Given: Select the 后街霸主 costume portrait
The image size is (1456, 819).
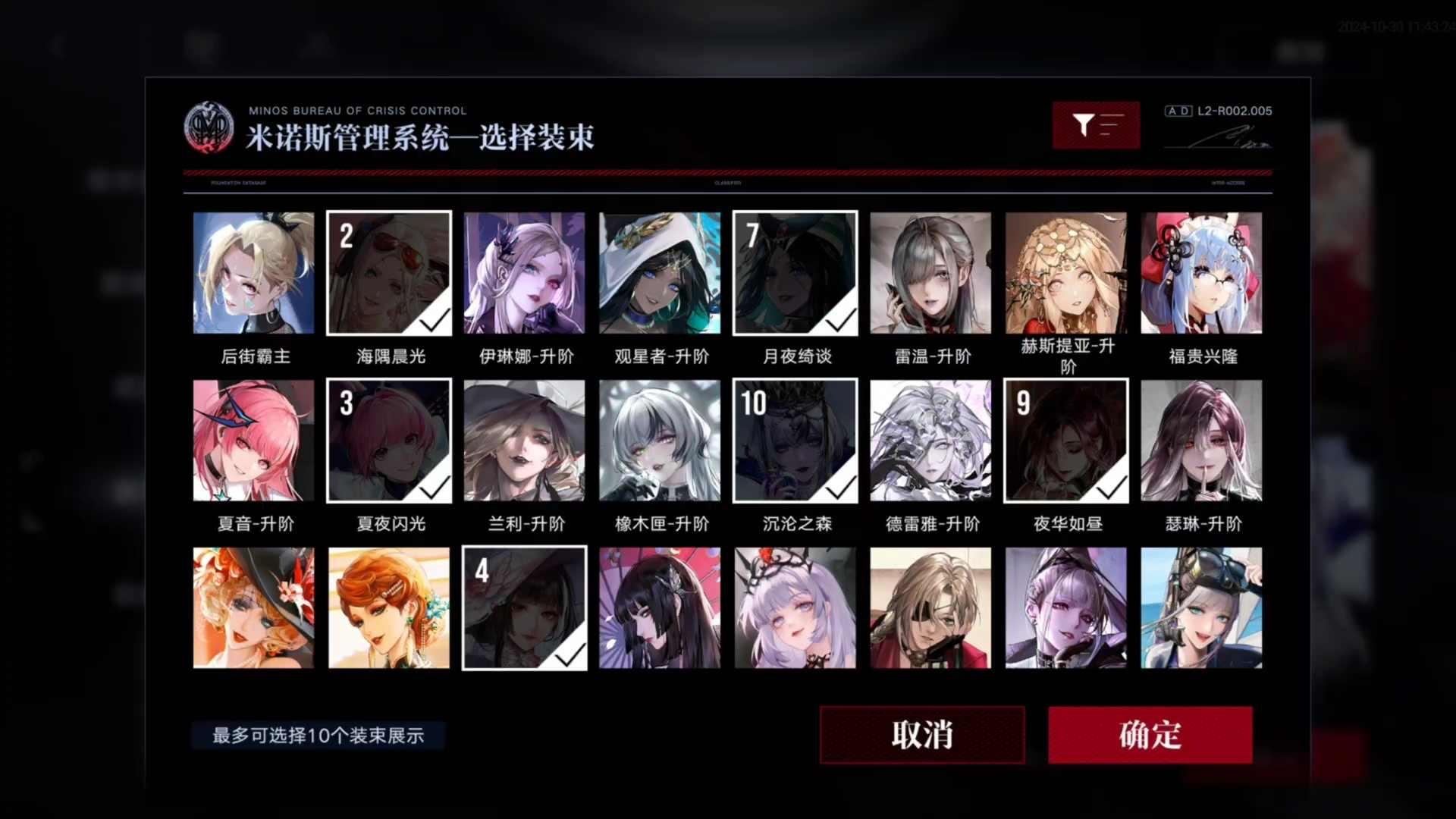Looking at the screenshot, I should (x=253, y=272).
